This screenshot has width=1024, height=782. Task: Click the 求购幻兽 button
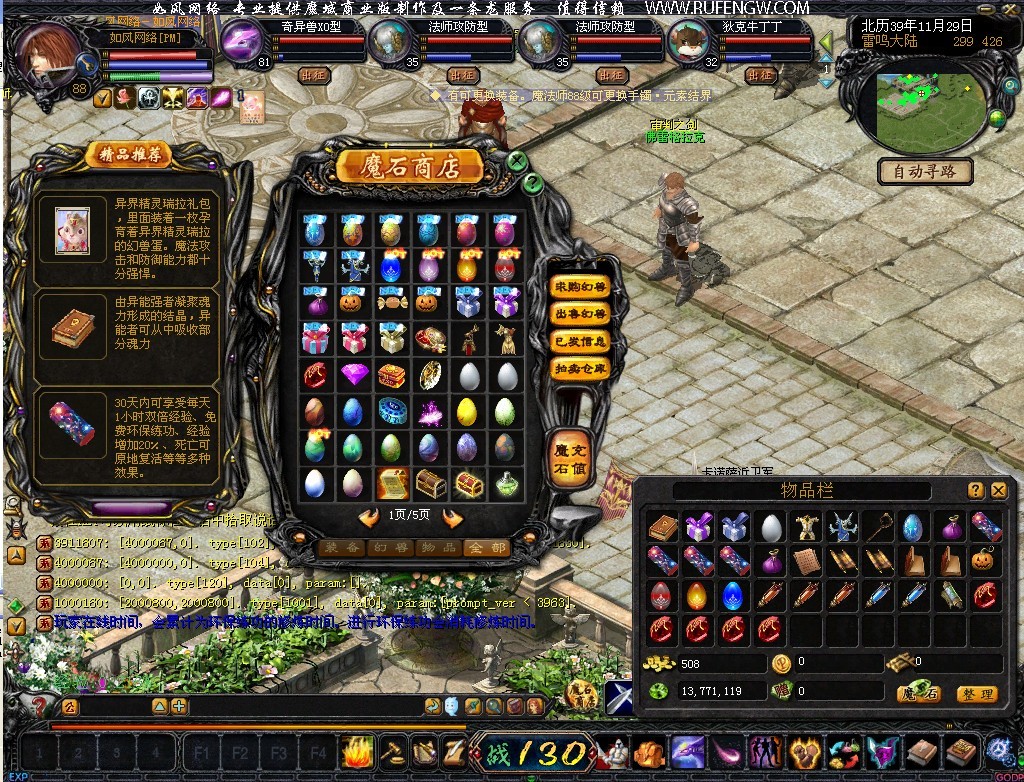[x=580, y=287]
